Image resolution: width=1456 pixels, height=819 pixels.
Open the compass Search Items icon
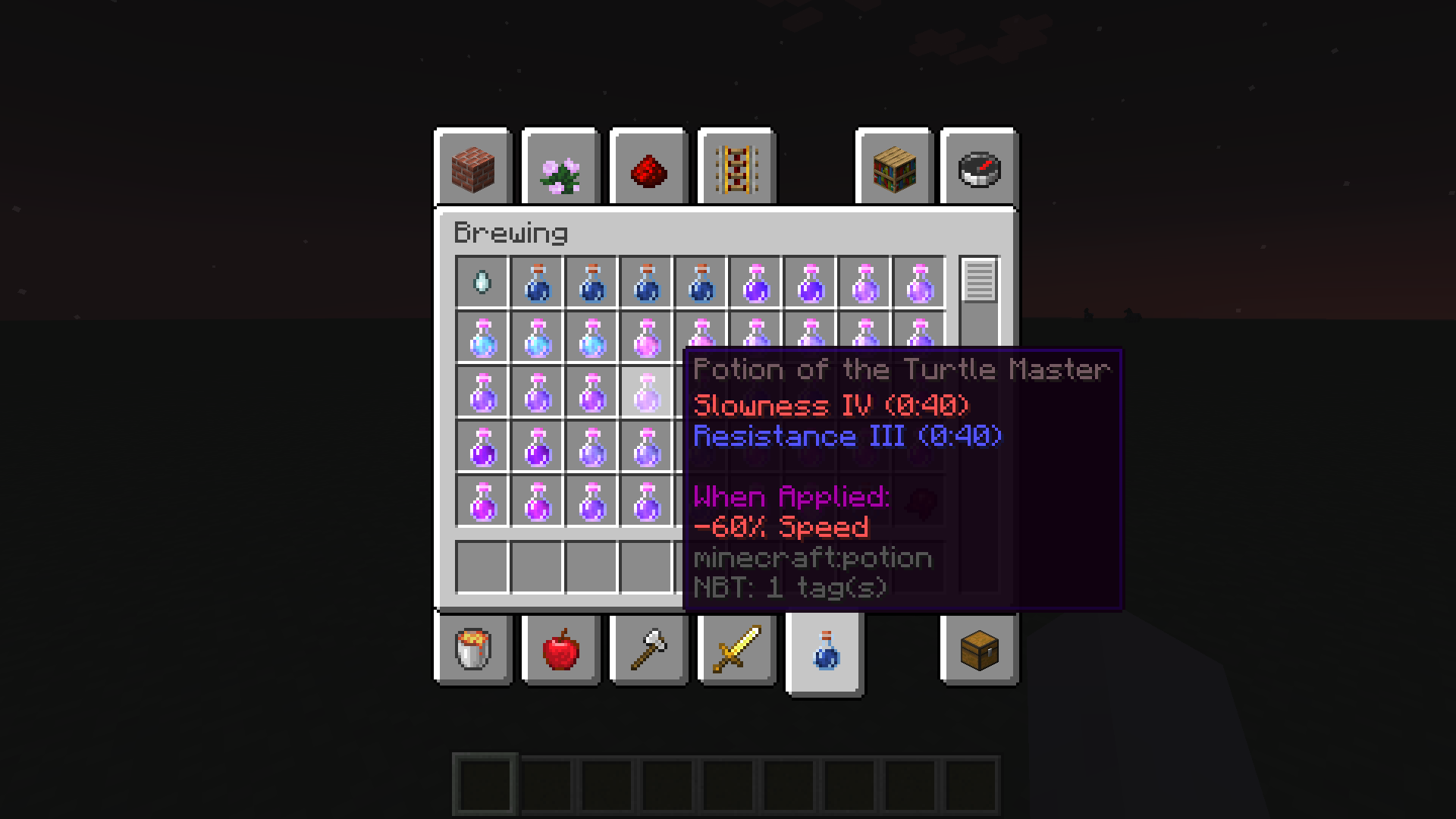[x=978, y=168]
